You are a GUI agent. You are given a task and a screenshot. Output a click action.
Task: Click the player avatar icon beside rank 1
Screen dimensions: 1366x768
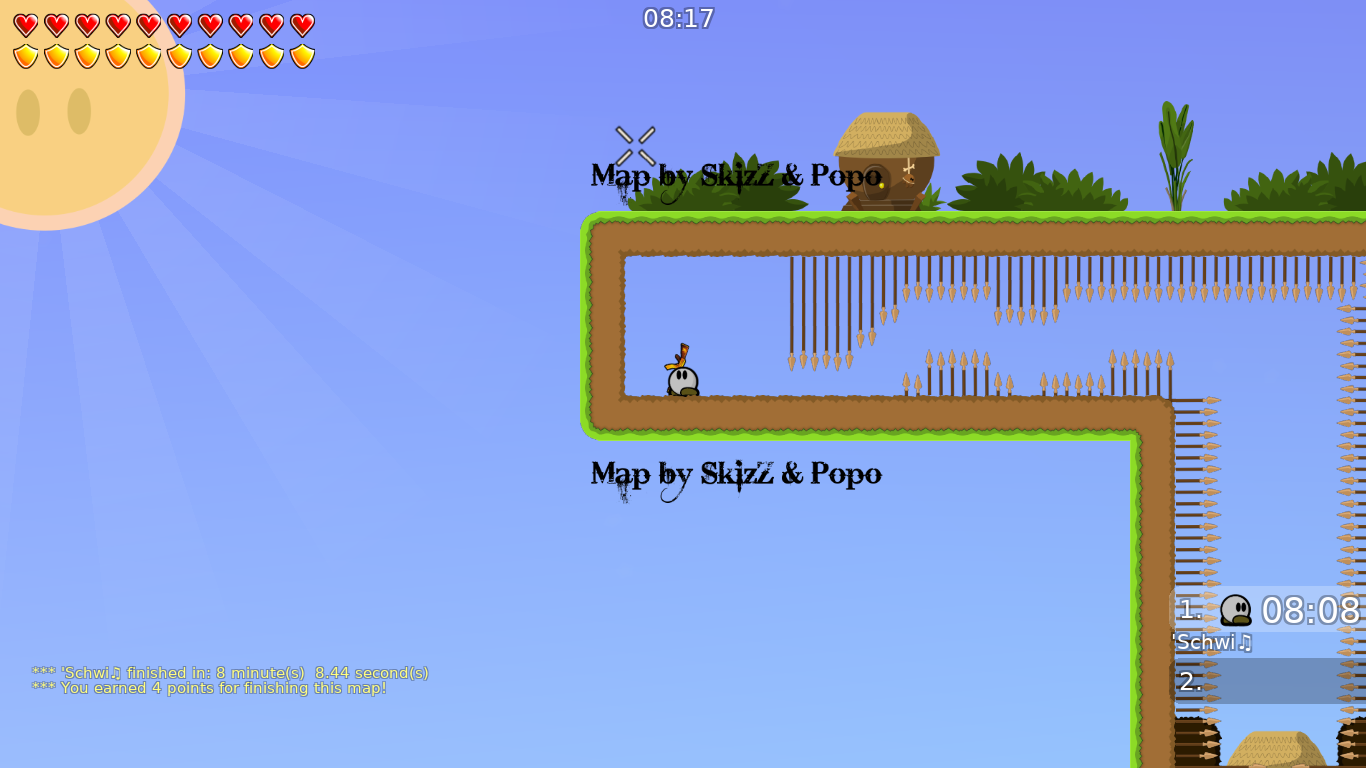coord(1234,610)
